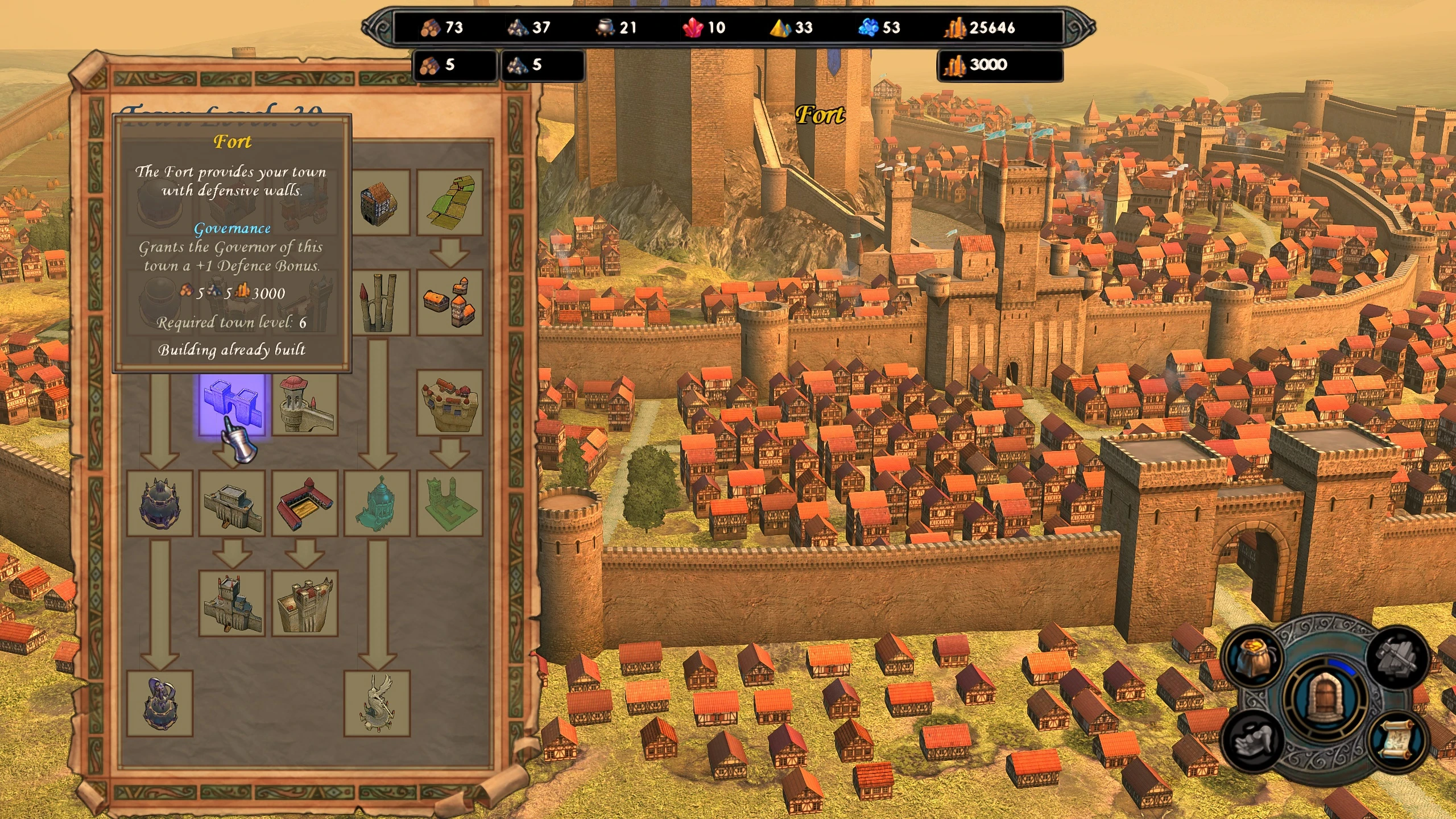Choose the green cathedral building
Screen dimensions: 1456x819
click(450, 503)
